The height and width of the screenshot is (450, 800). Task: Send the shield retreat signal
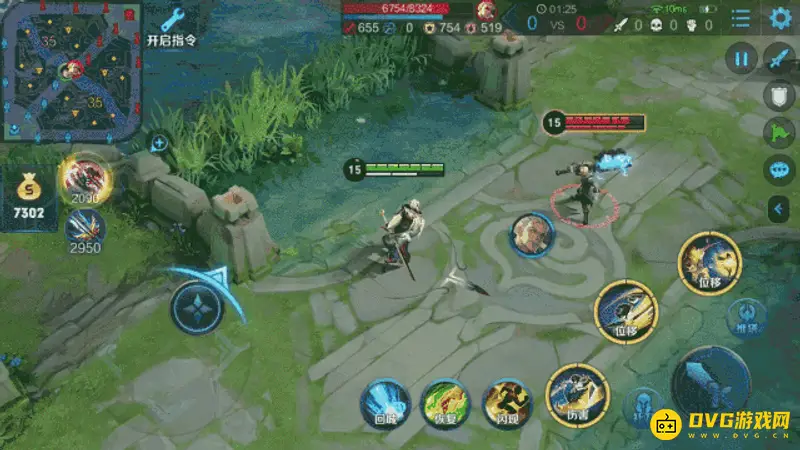point(779,96)
